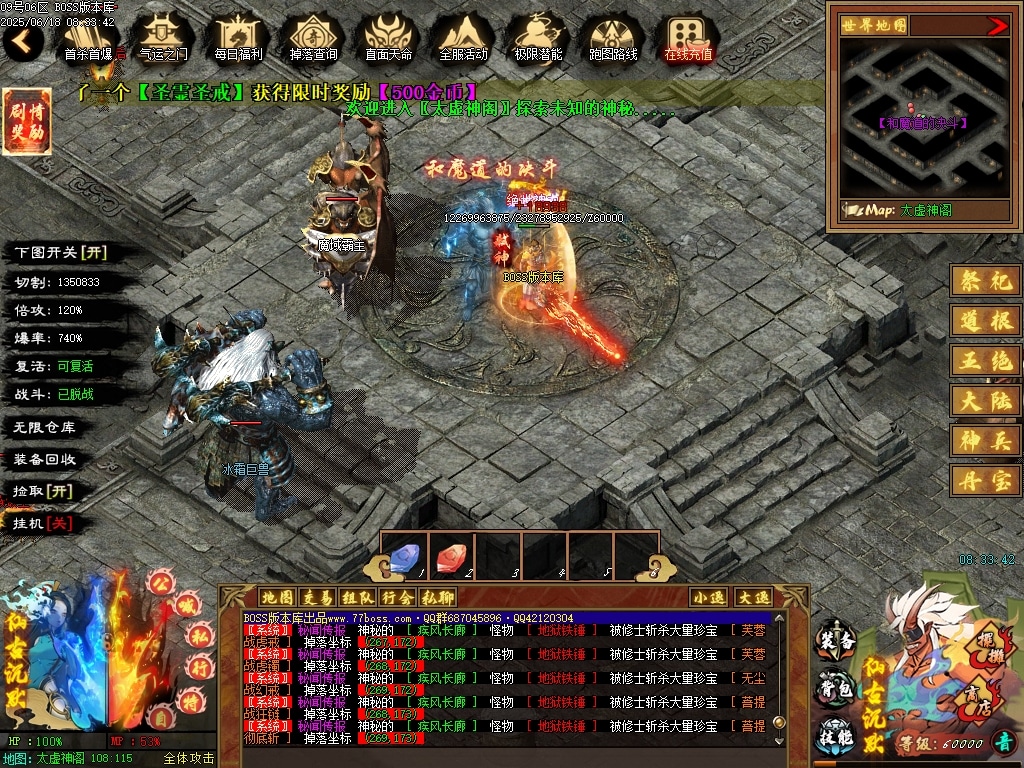Screen dimensions: 1024x768
Task: Expand the world map red arrow
Action: [997, 26]
